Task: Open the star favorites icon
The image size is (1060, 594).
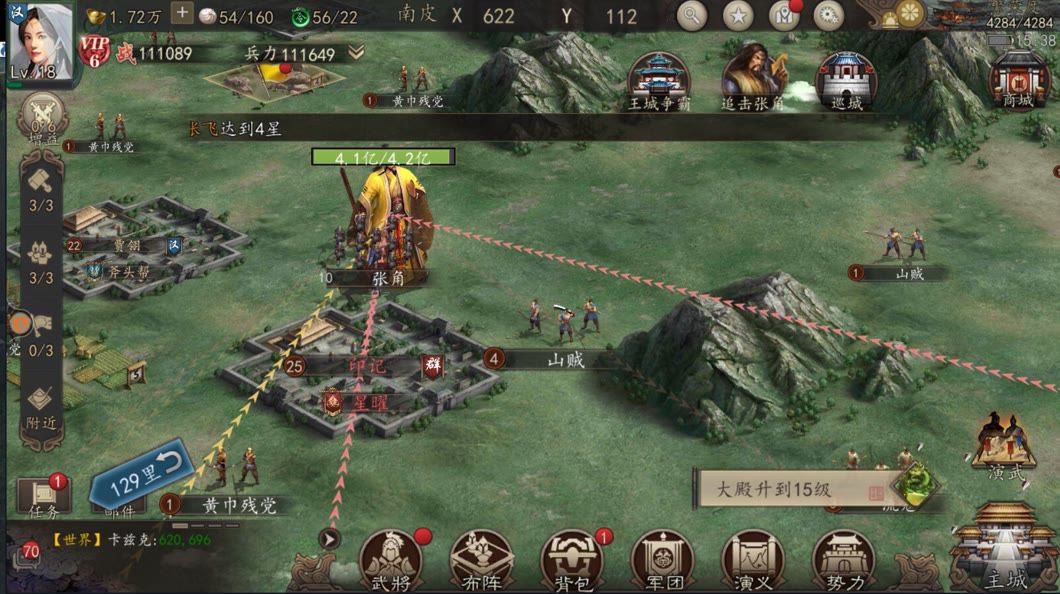Action: (x=738, y=15)
